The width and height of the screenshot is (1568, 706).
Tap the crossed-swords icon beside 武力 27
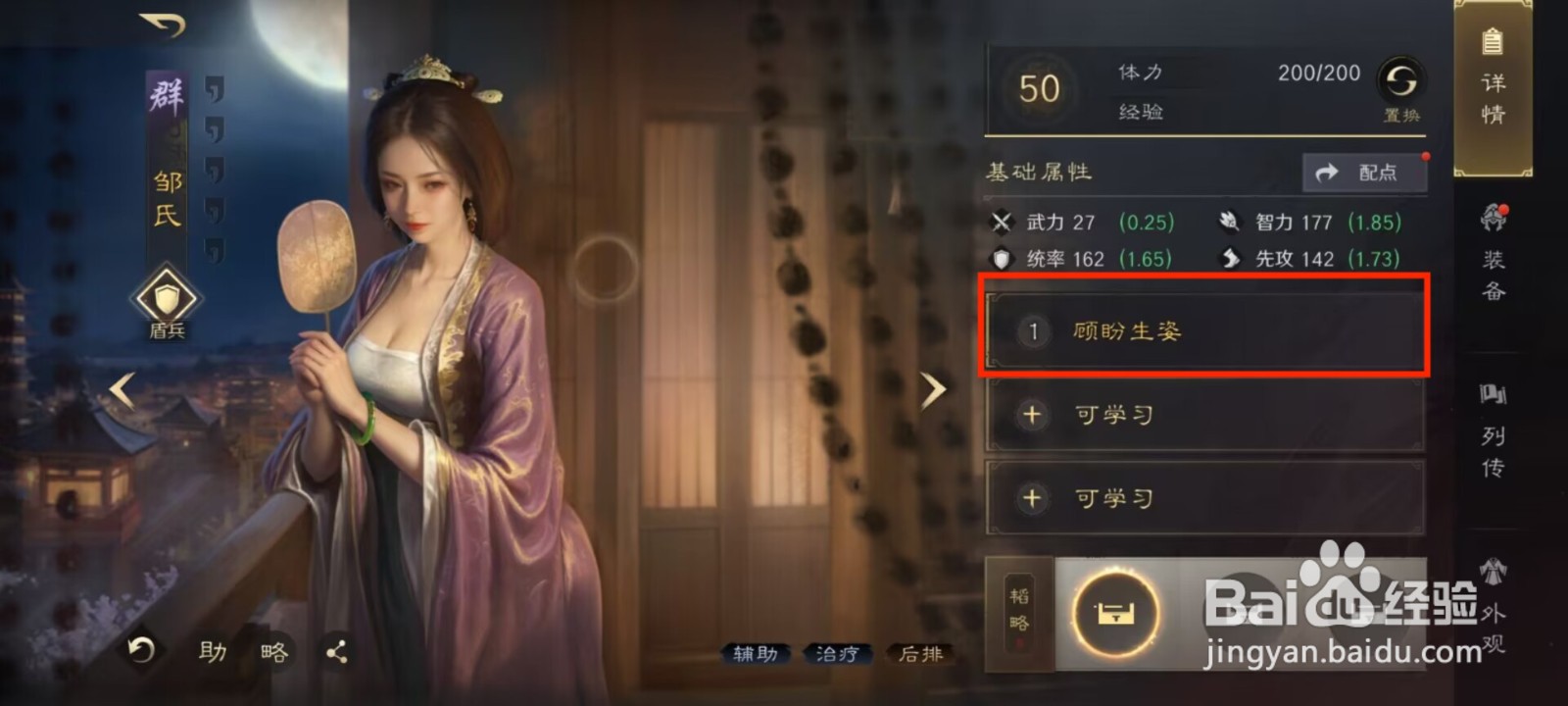pos(1002,223)
